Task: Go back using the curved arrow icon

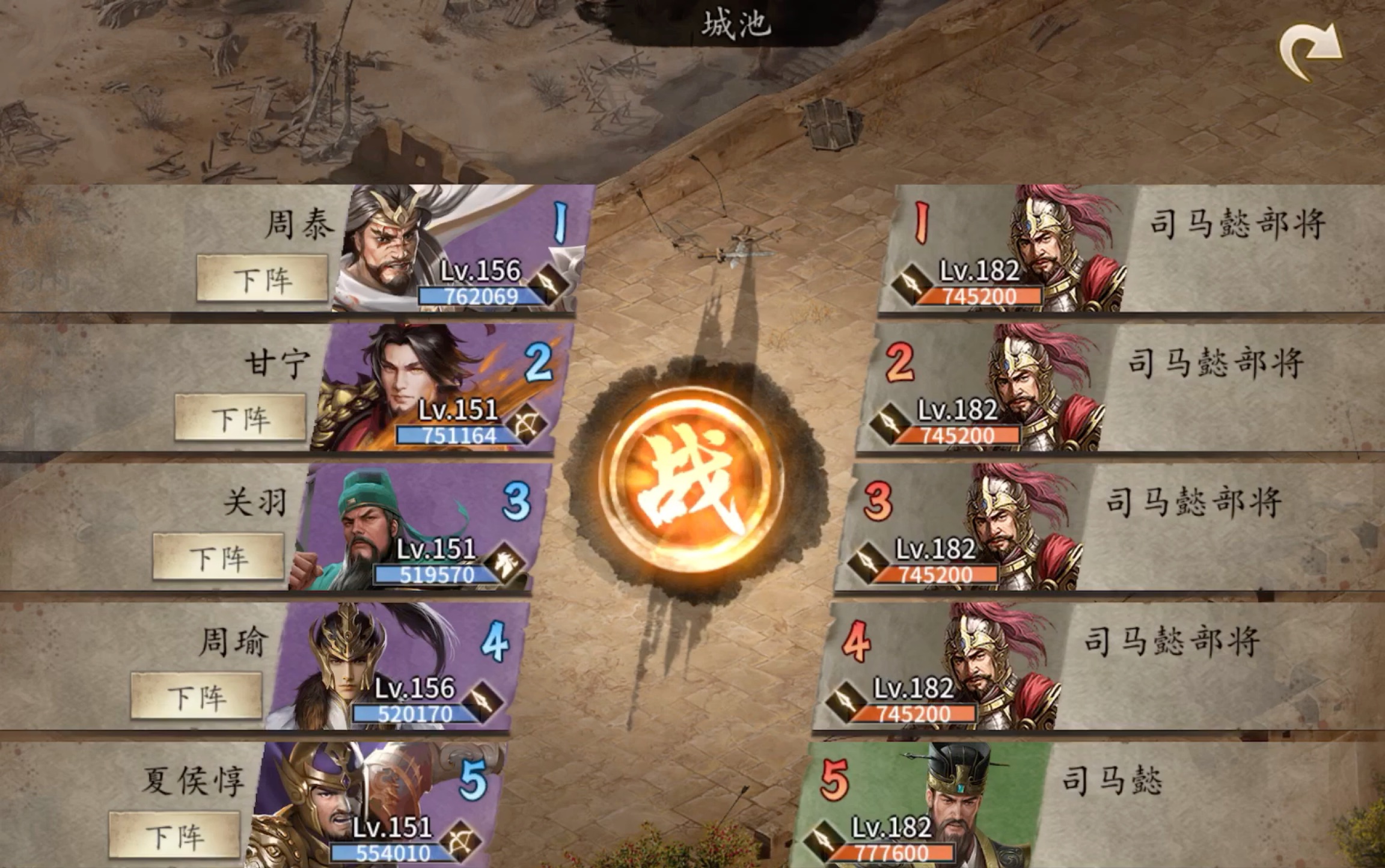Action: pos(1310,52)
